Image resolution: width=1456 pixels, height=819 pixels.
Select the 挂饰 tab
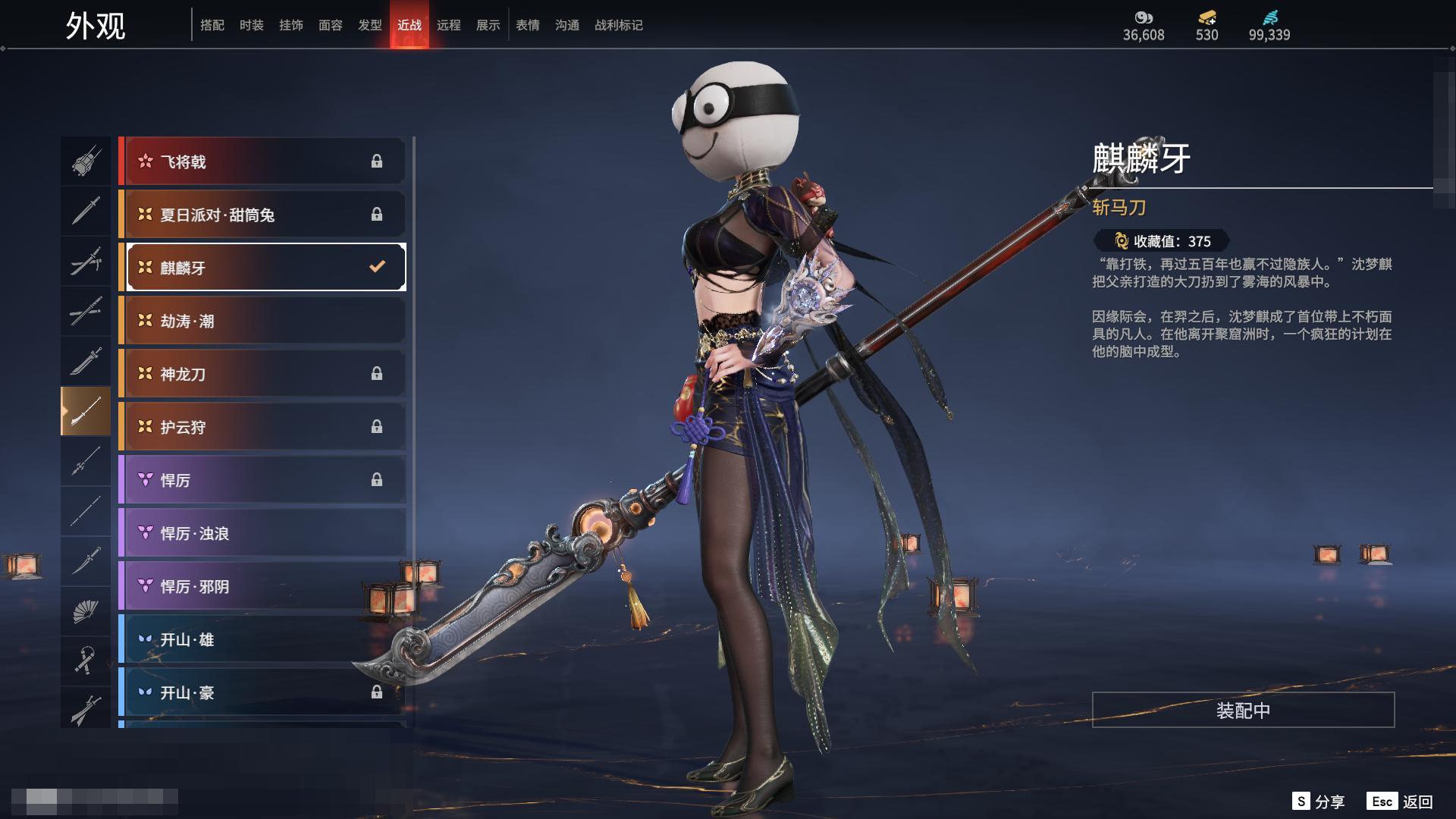pos(290,26)
